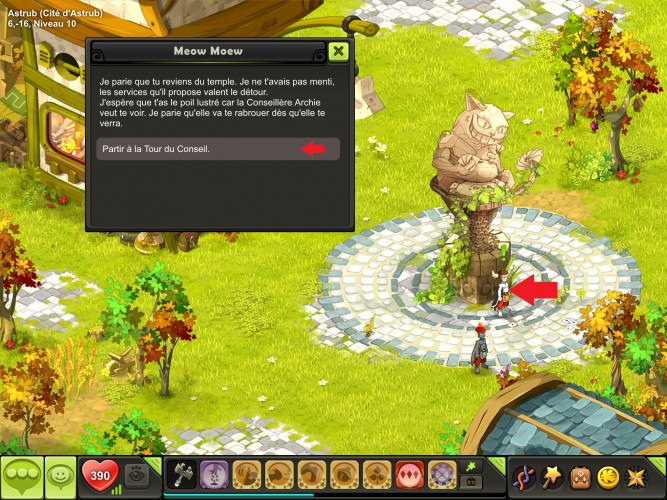Switch to the green star spell bar
This screenshot has height=500, width=667.
point(470,465)
